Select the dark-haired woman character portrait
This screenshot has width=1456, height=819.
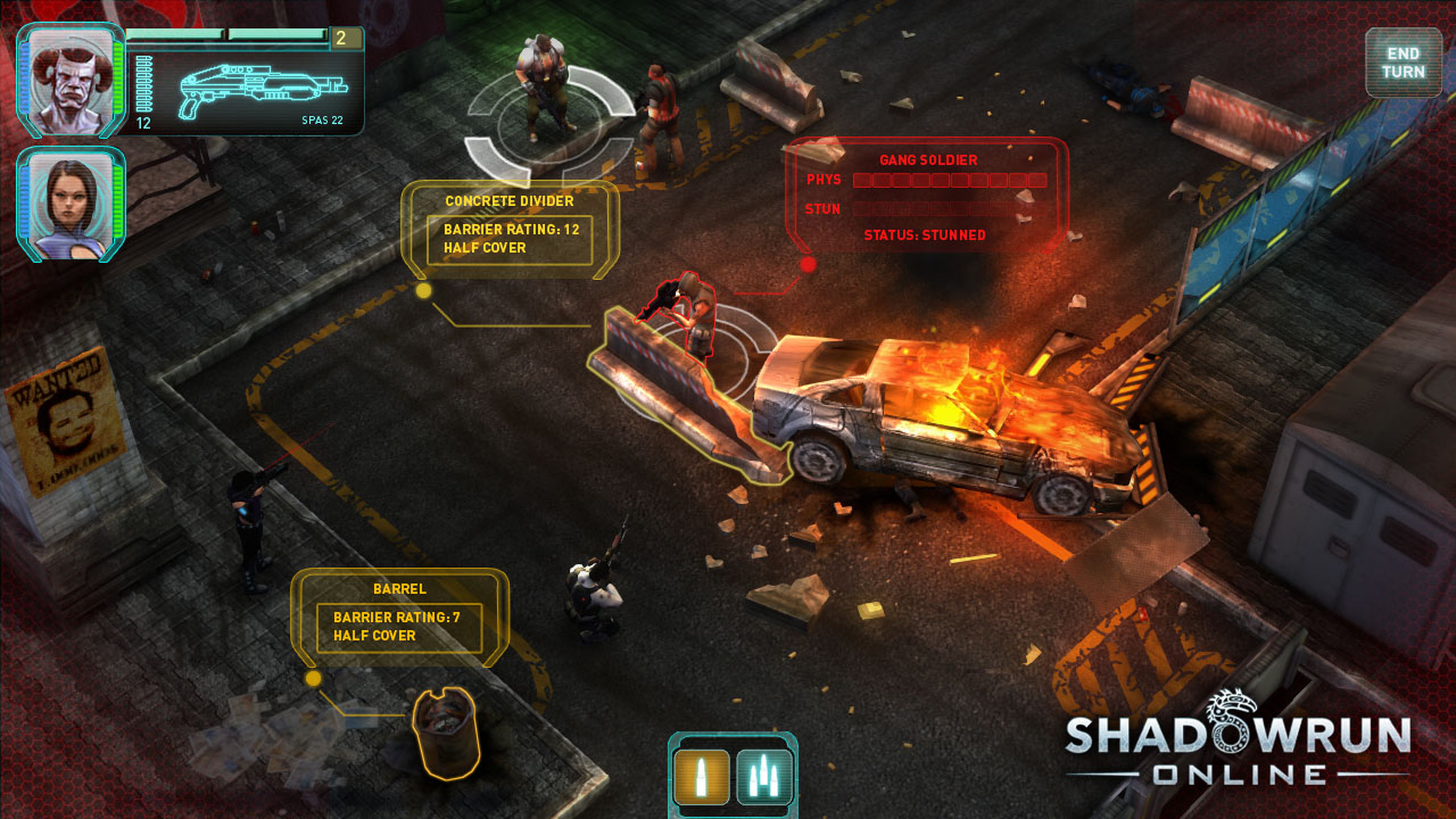[71, 204]
